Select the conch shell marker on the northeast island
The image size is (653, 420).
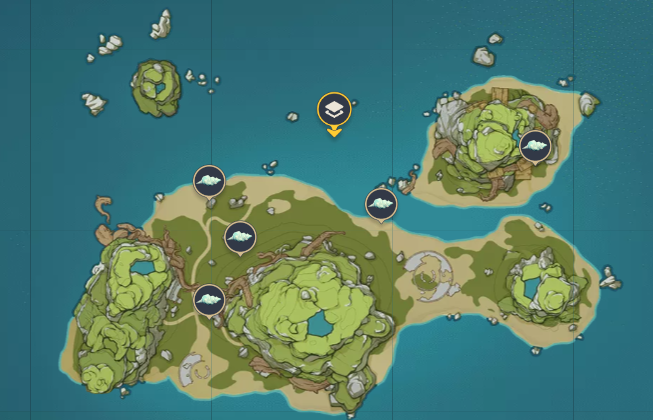tap(536, 146)
